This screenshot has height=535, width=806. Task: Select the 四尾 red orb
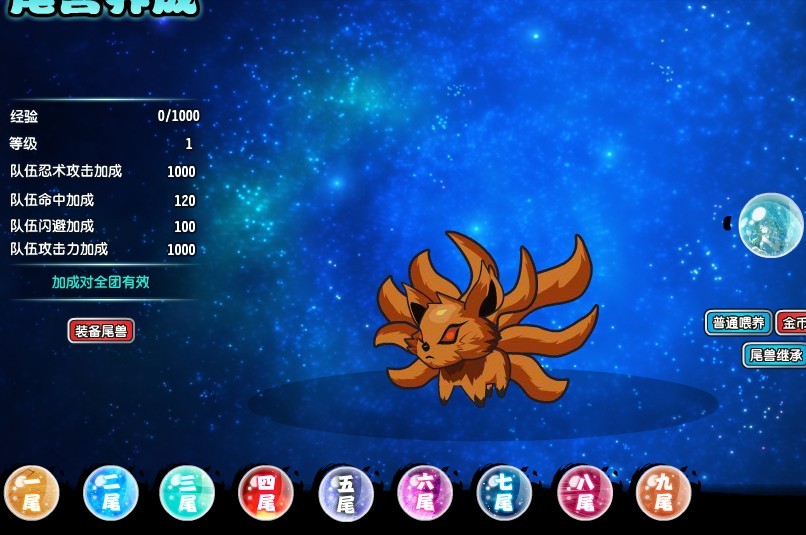coord(266,493)
